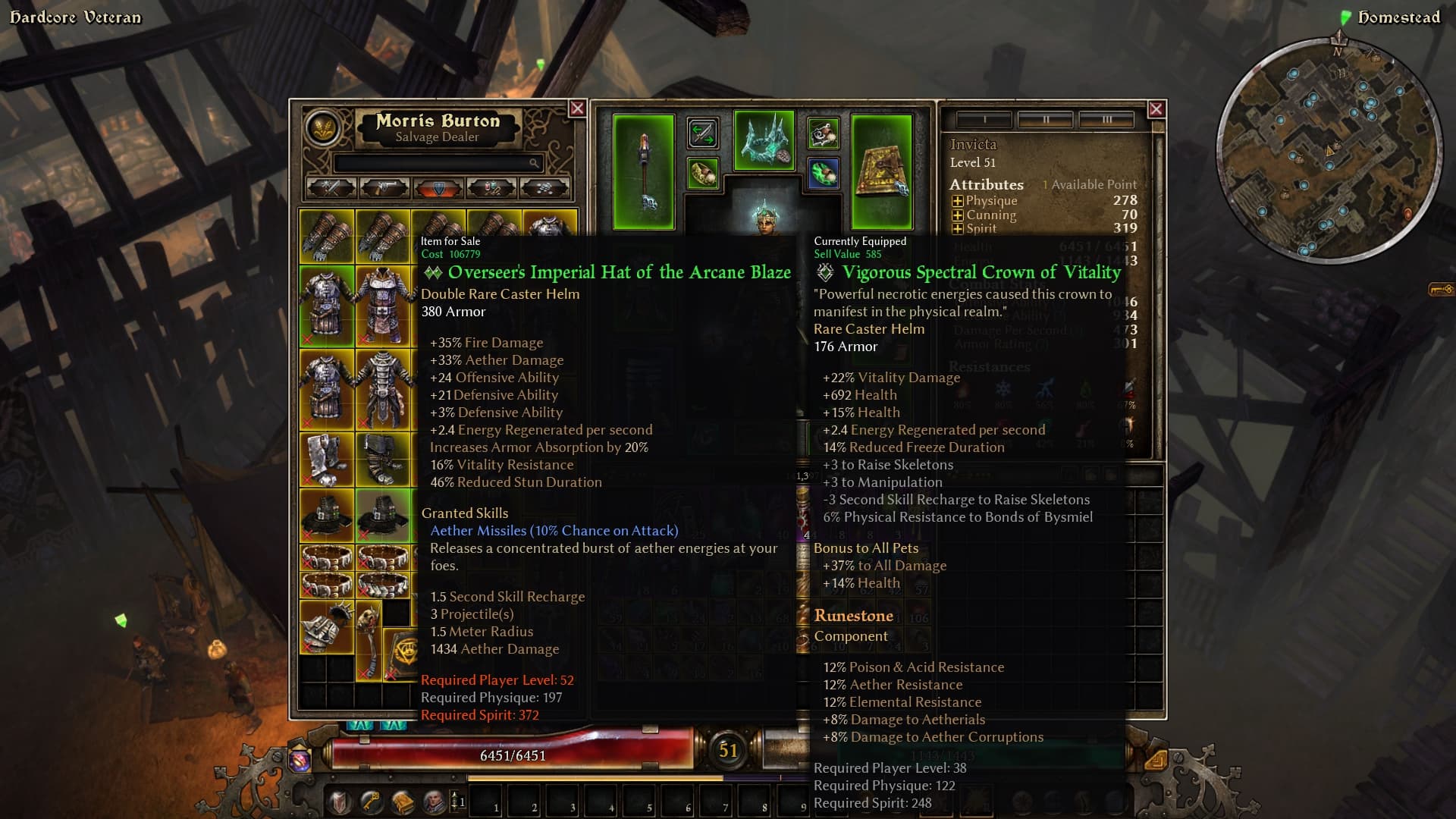1456x819 pixels.
Task: Open the components vendor tab
Action: [x=544, y=187]
